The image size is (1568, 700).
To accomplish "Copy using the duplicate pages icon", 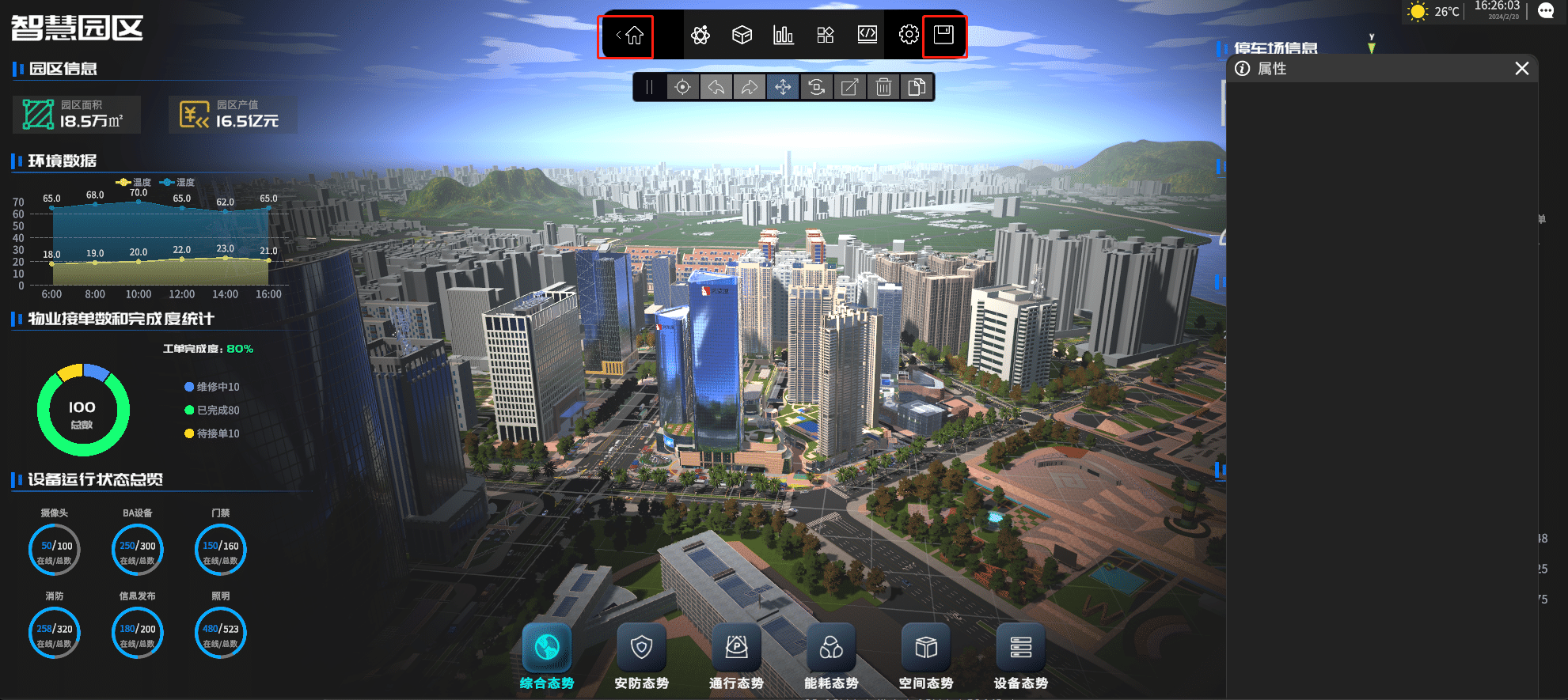I will click(x=917, y=87).
